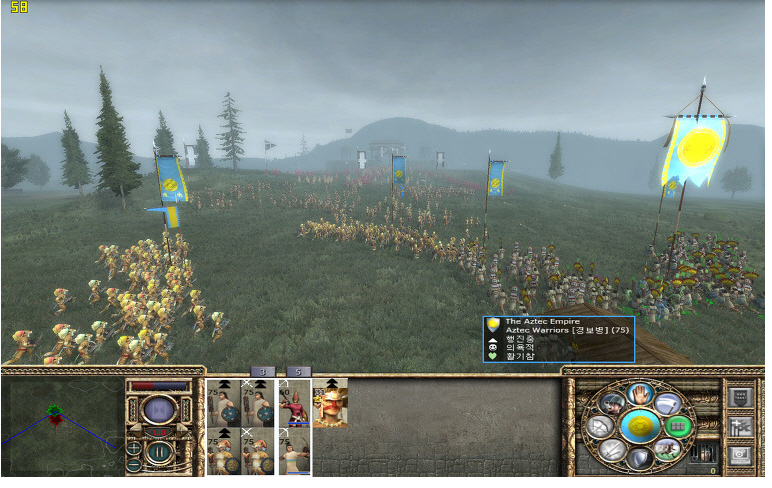Select unit group tab 3
Image resolution: width=772 pixels, height=488 pixels.
(261, 371)
